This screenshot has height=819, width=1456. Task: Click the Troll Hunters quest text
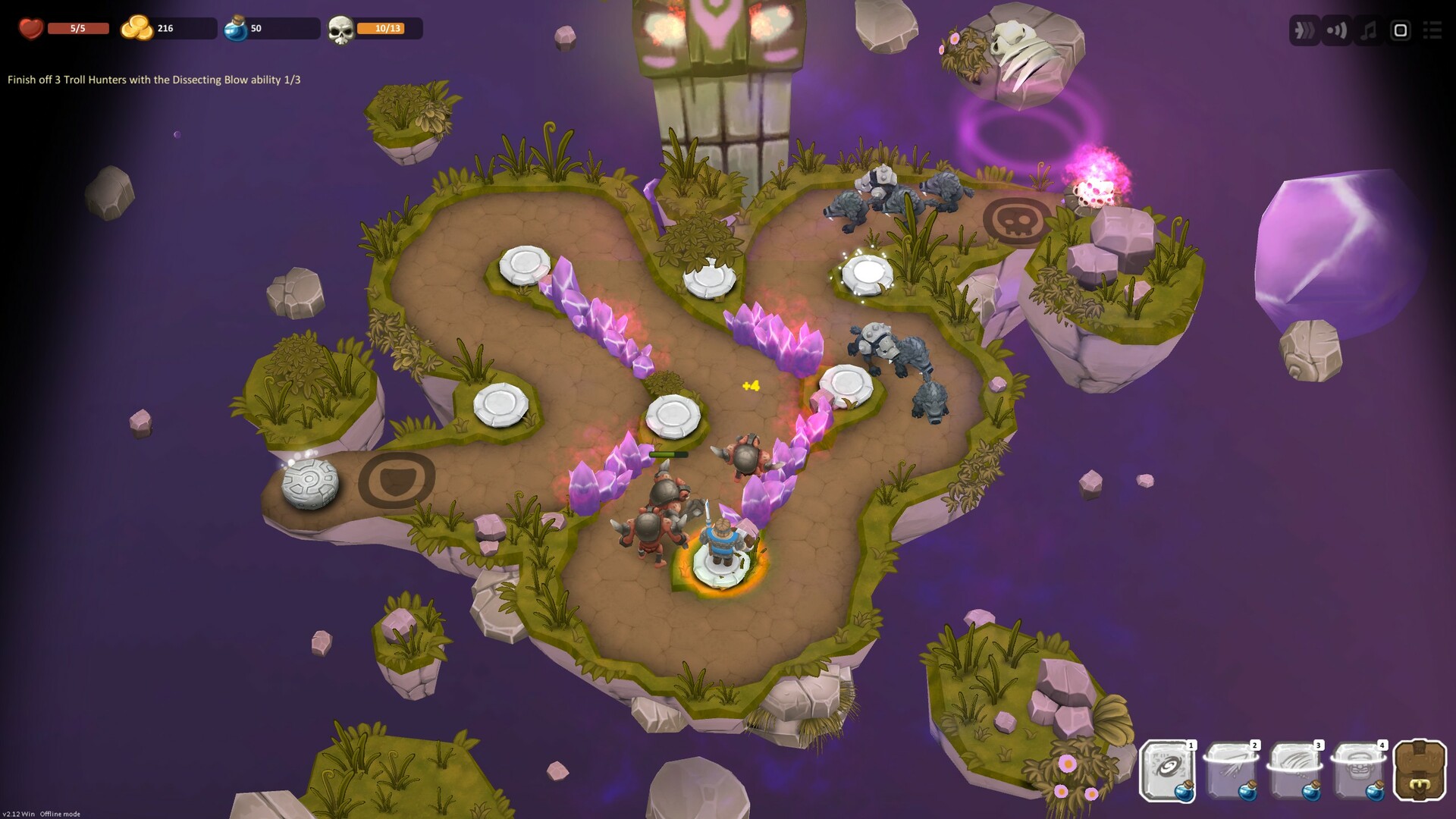152,78
